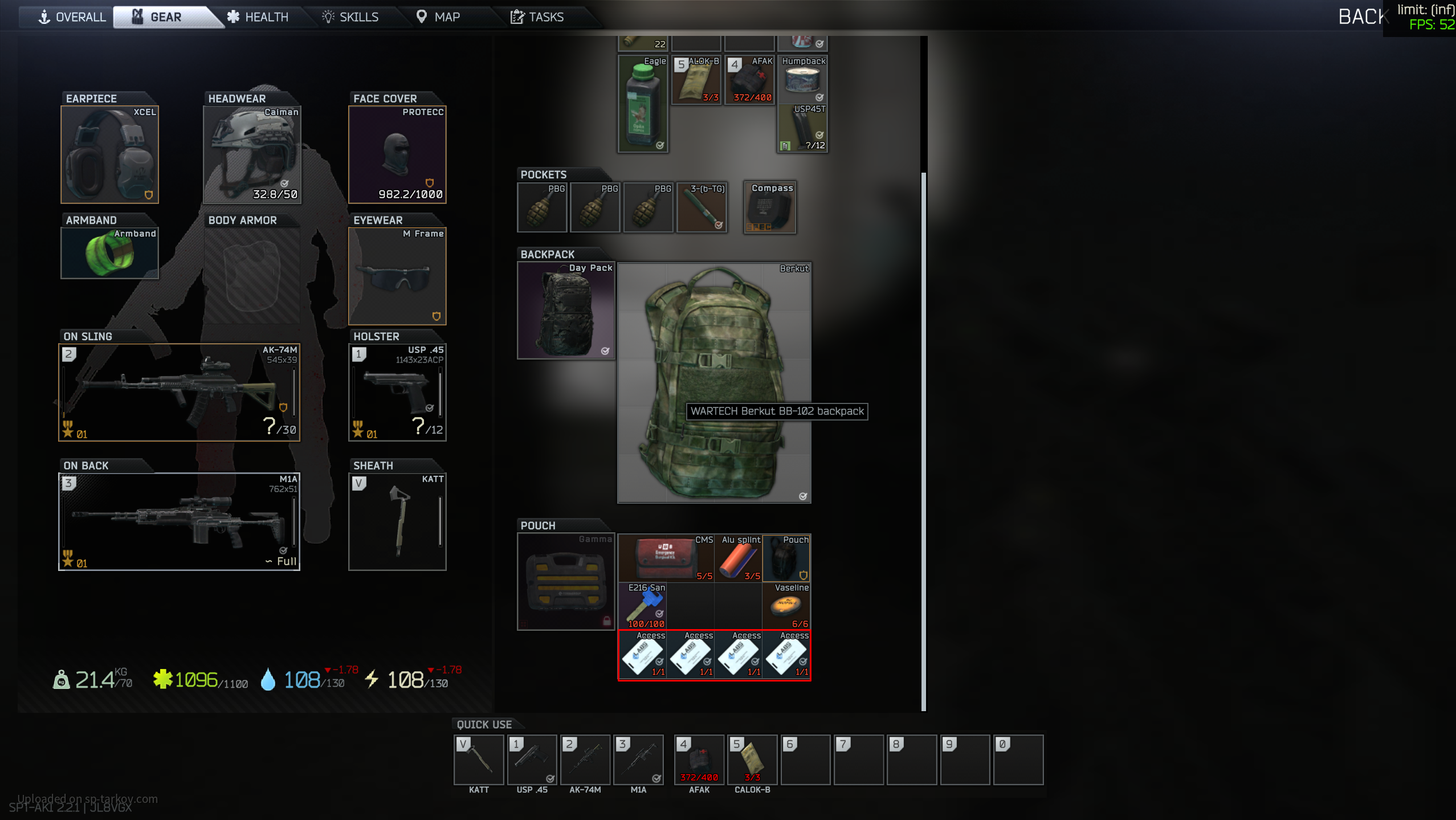
Task: Select the KATT sheath slot
Action: tap(397, 521)
